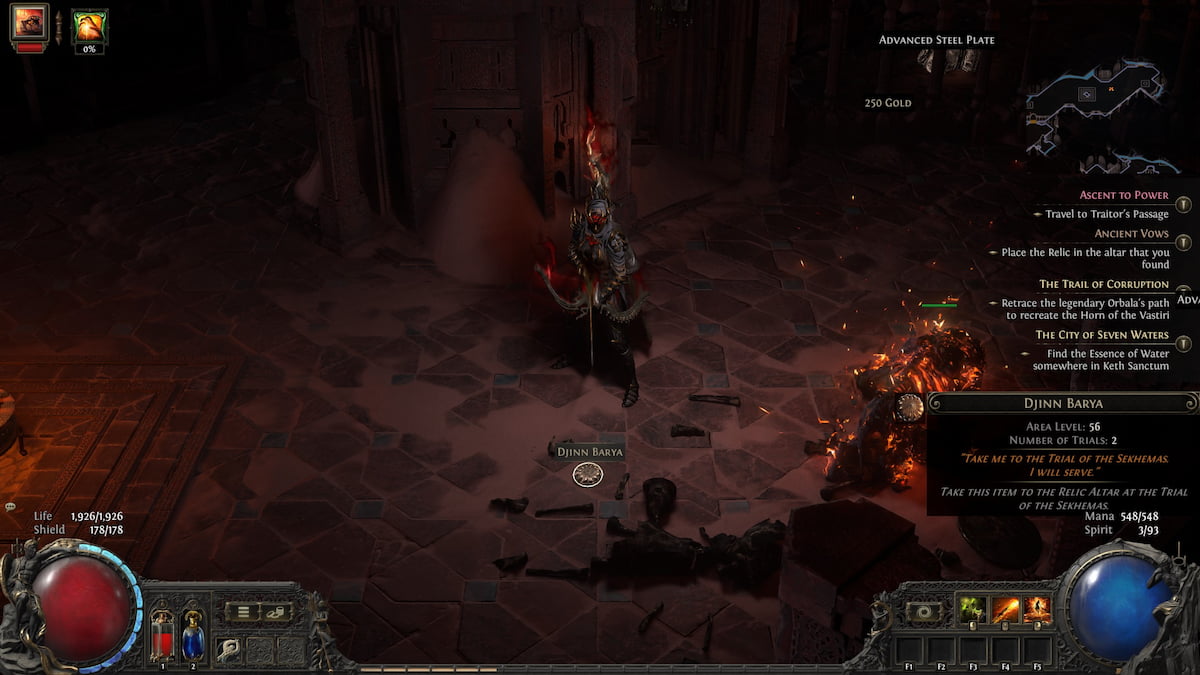Viewport: 1200px width, 675px height.
Task: Click the red creature buff icon
Action: coord(30,24)
